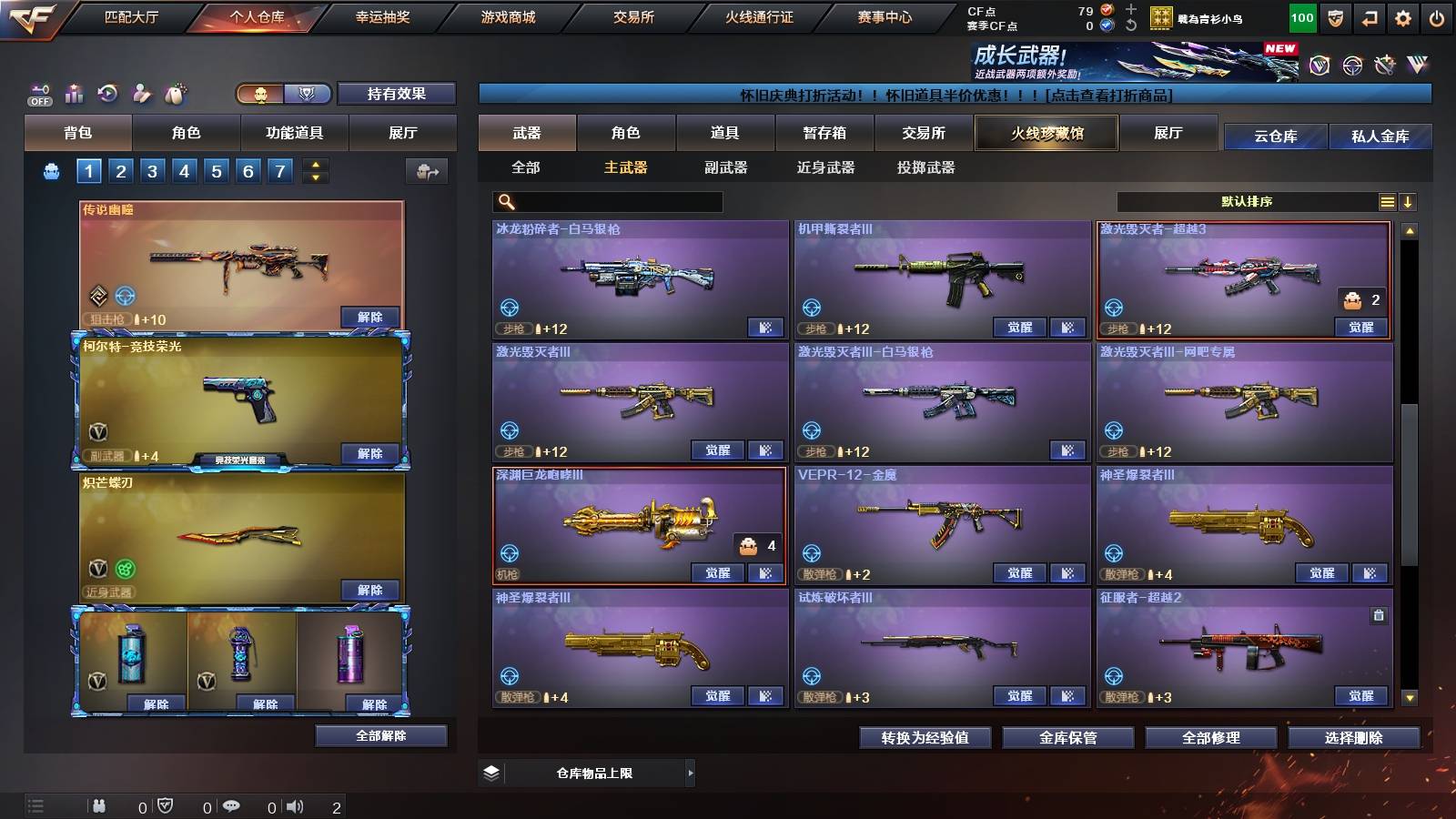Image resolution: width=1456 pixels, height=819 pixels.
Task: Click the 转换为经验值 button
Action: 925,738
